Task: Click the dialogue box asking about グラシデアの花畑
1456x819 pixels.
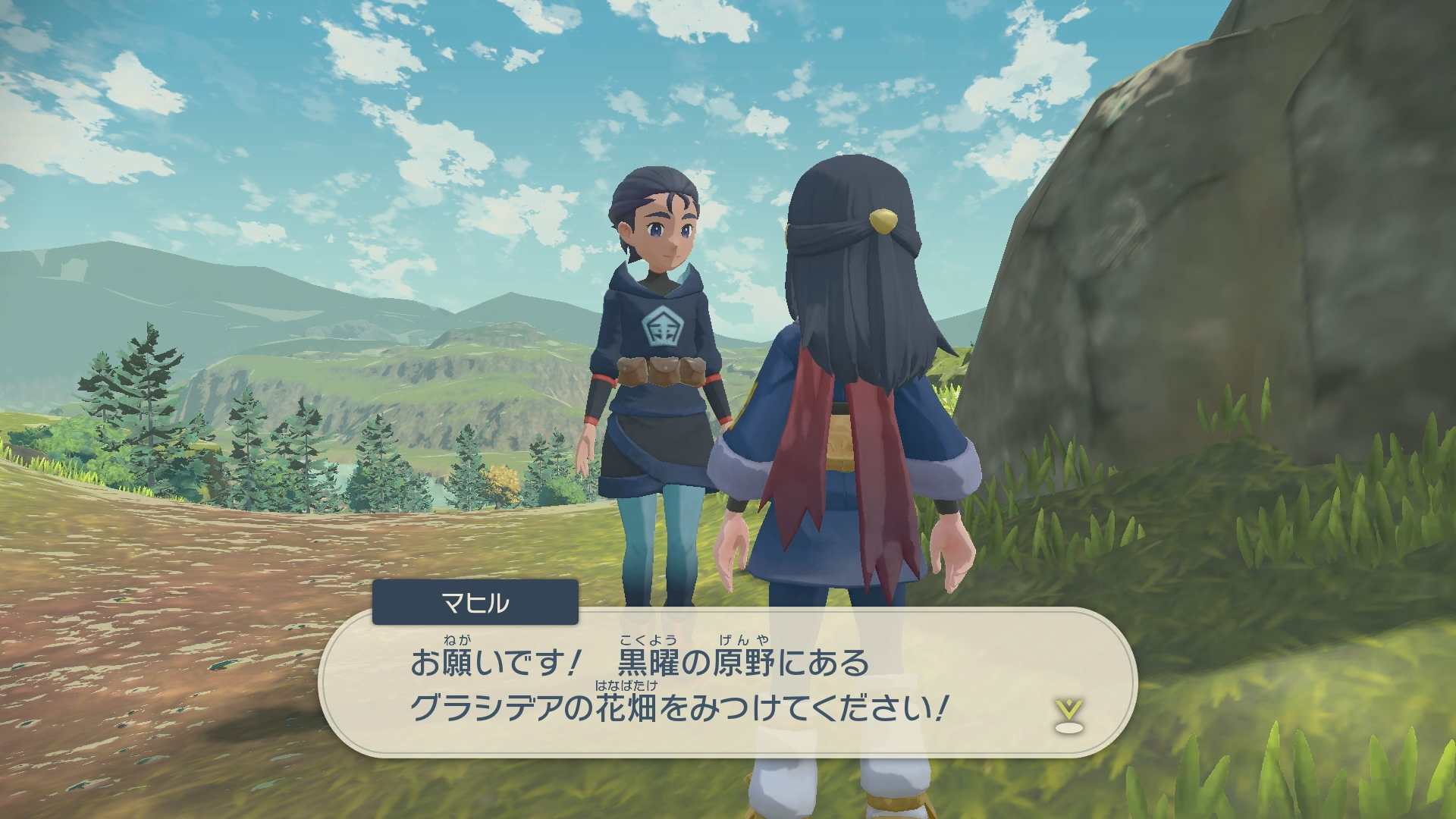Action: pos(726,686)
